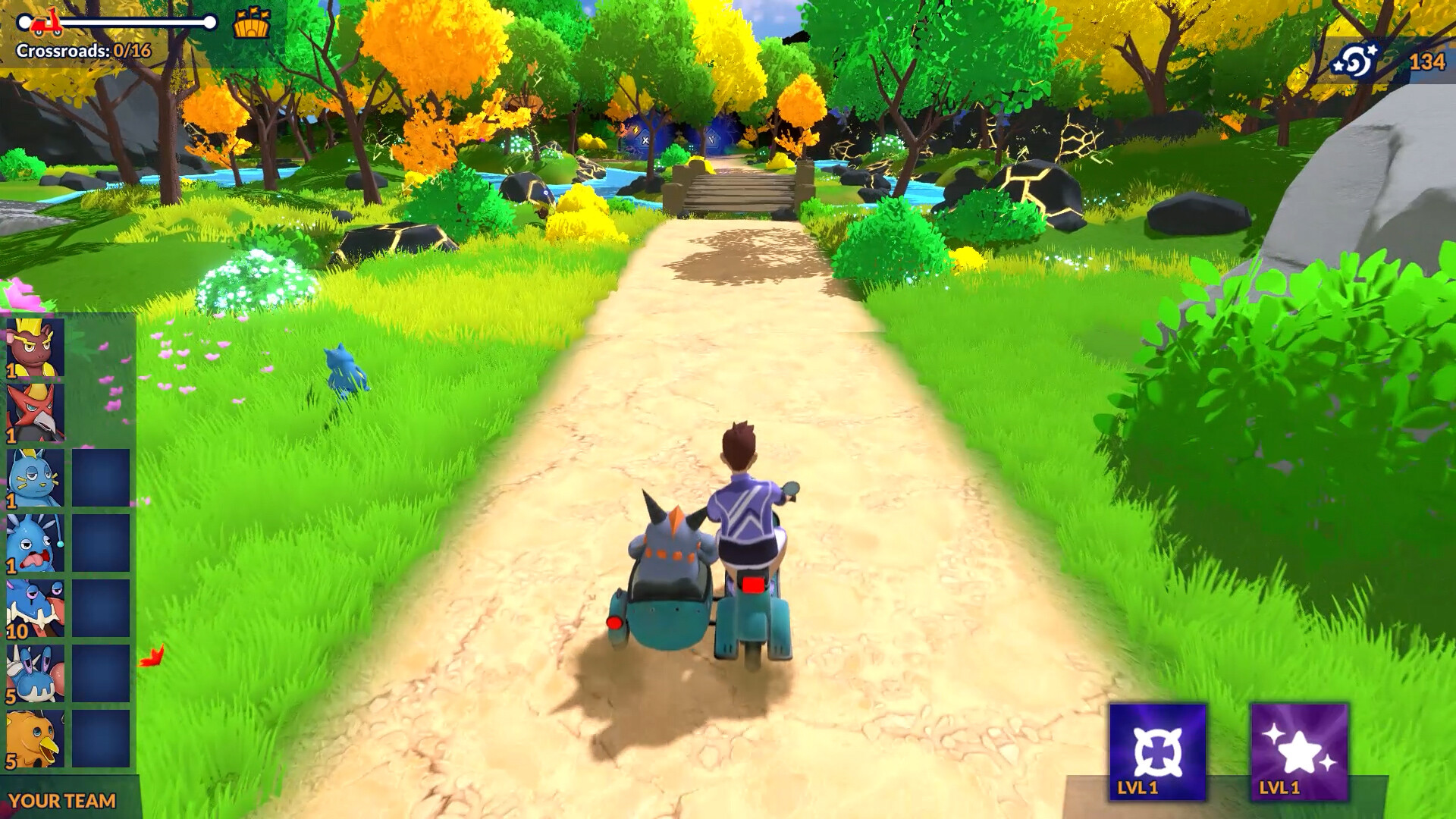Select the castle flags icon near progress bar
The width and height of the screenshot is (1456, 819).
point(253,24)
